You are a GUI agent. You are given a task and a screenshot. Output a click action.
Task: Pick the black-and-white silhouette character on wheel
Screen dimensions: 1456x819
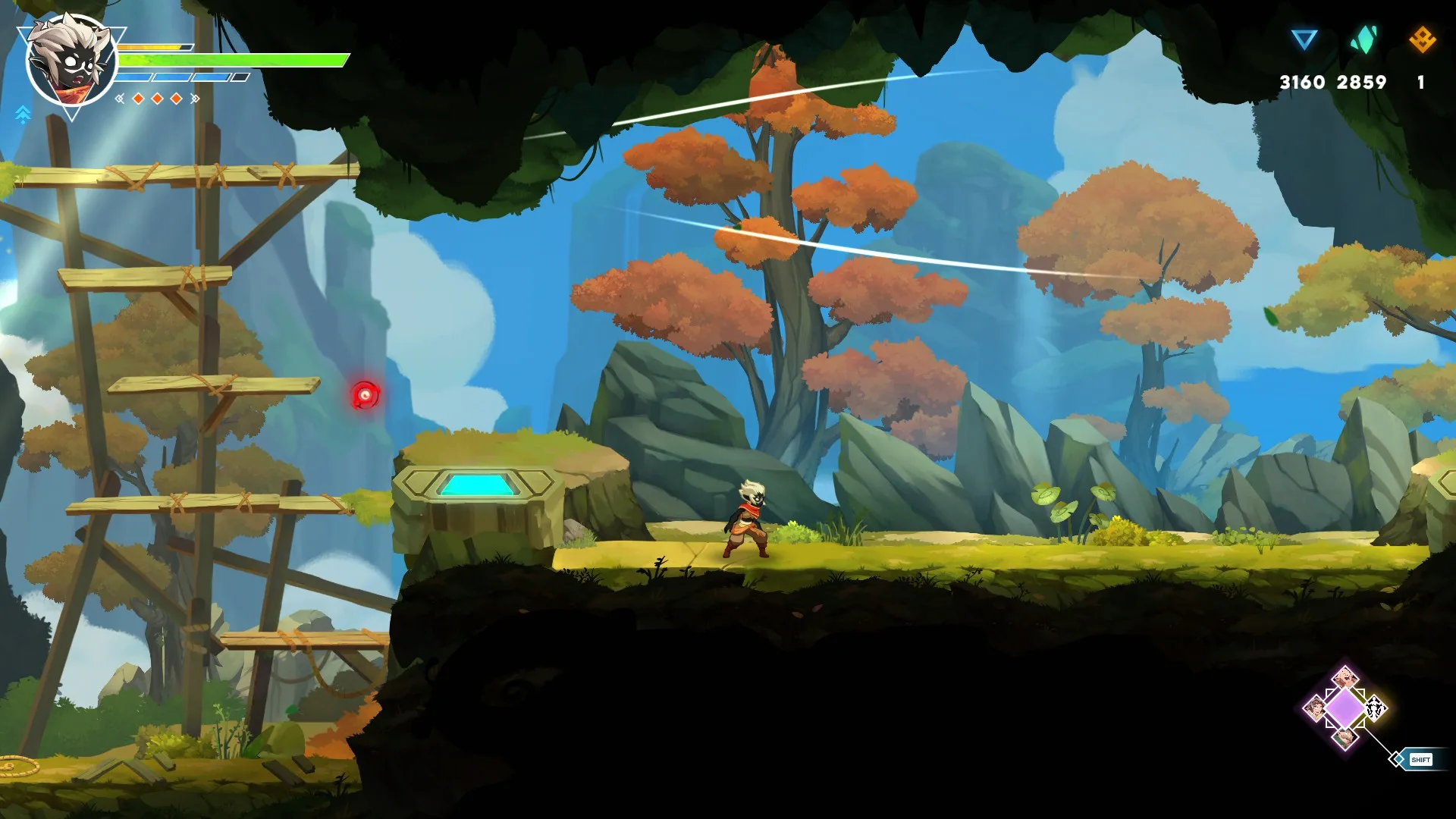1375,709
